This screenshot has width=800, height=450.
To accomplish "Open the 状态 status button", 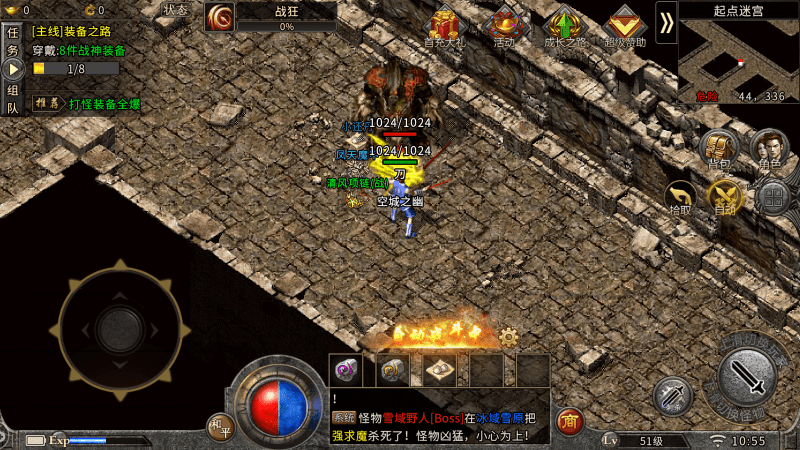I will 176,10.
